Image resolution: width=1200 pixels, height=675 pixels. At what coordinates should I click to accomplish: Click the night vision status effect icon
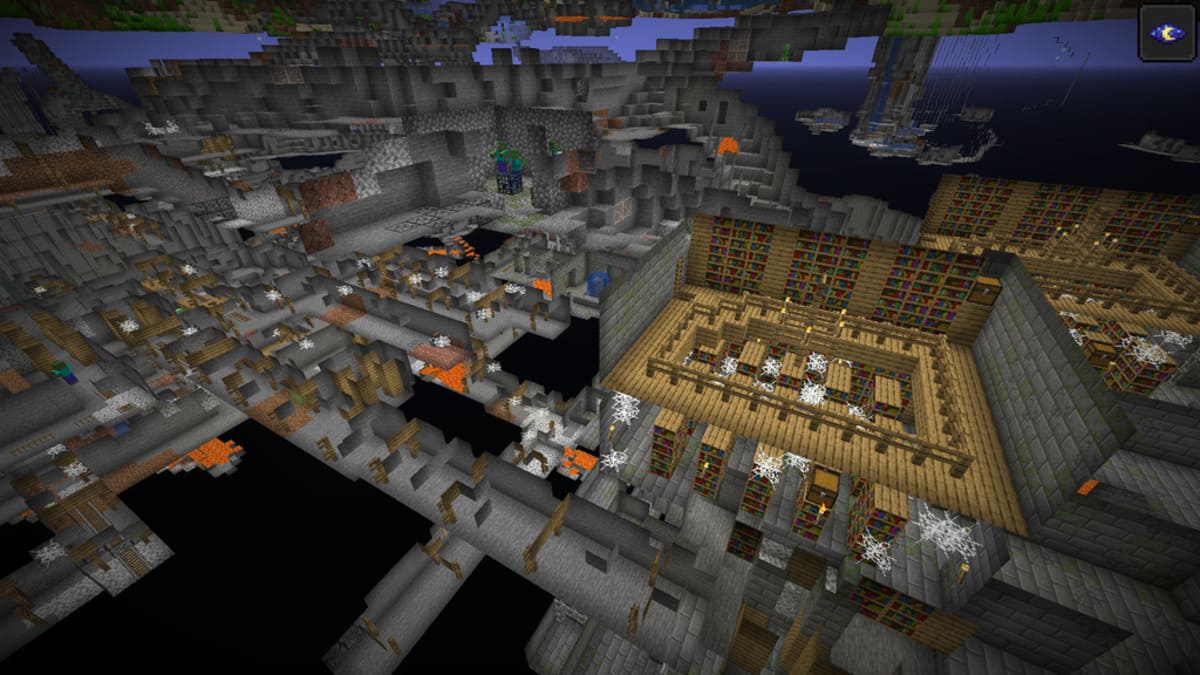tap(1166, 33)
